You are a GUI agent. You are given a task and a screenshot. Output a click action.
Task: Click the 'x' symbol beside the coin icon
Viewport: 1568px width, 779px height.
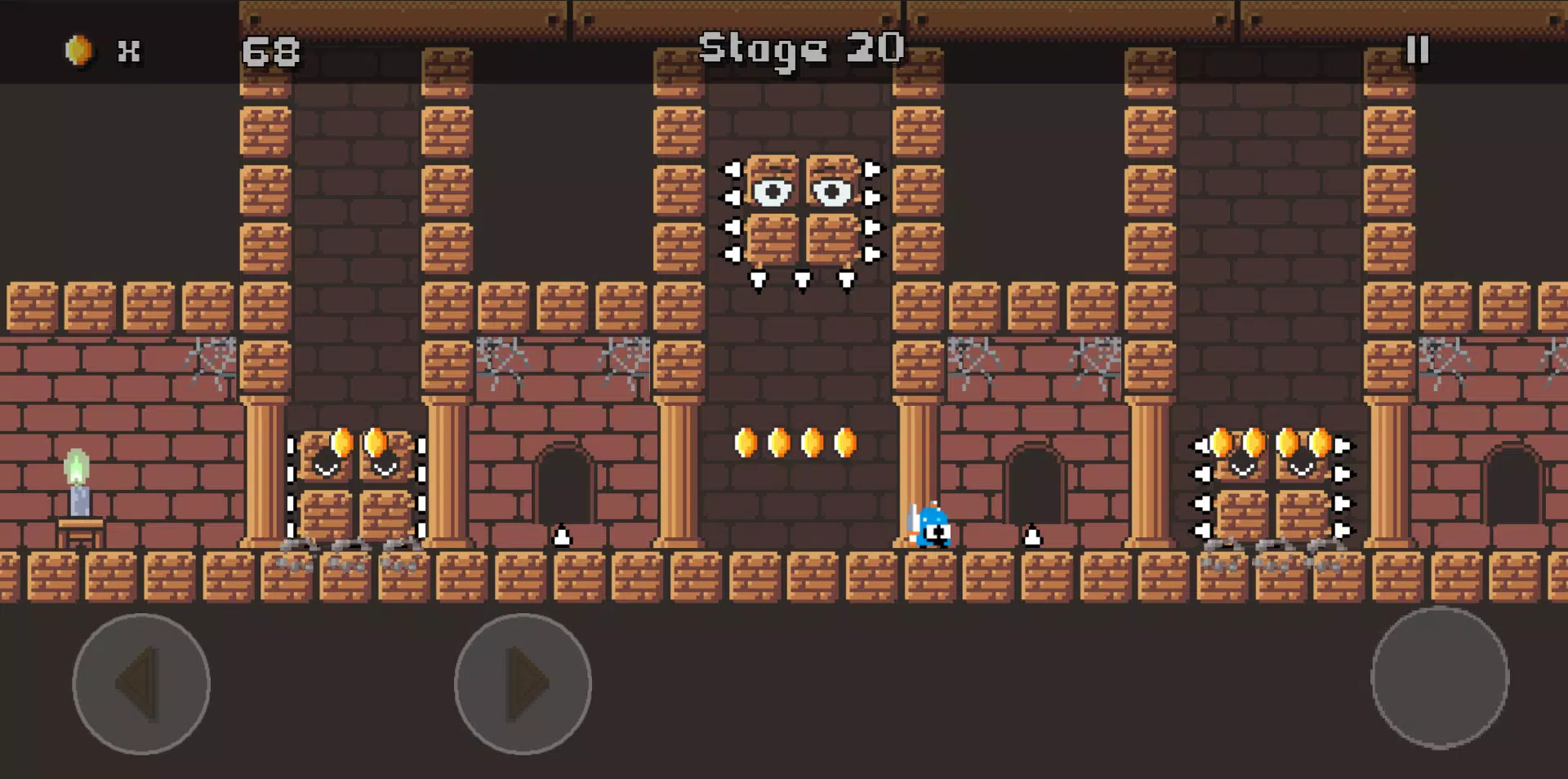[127, 51]
